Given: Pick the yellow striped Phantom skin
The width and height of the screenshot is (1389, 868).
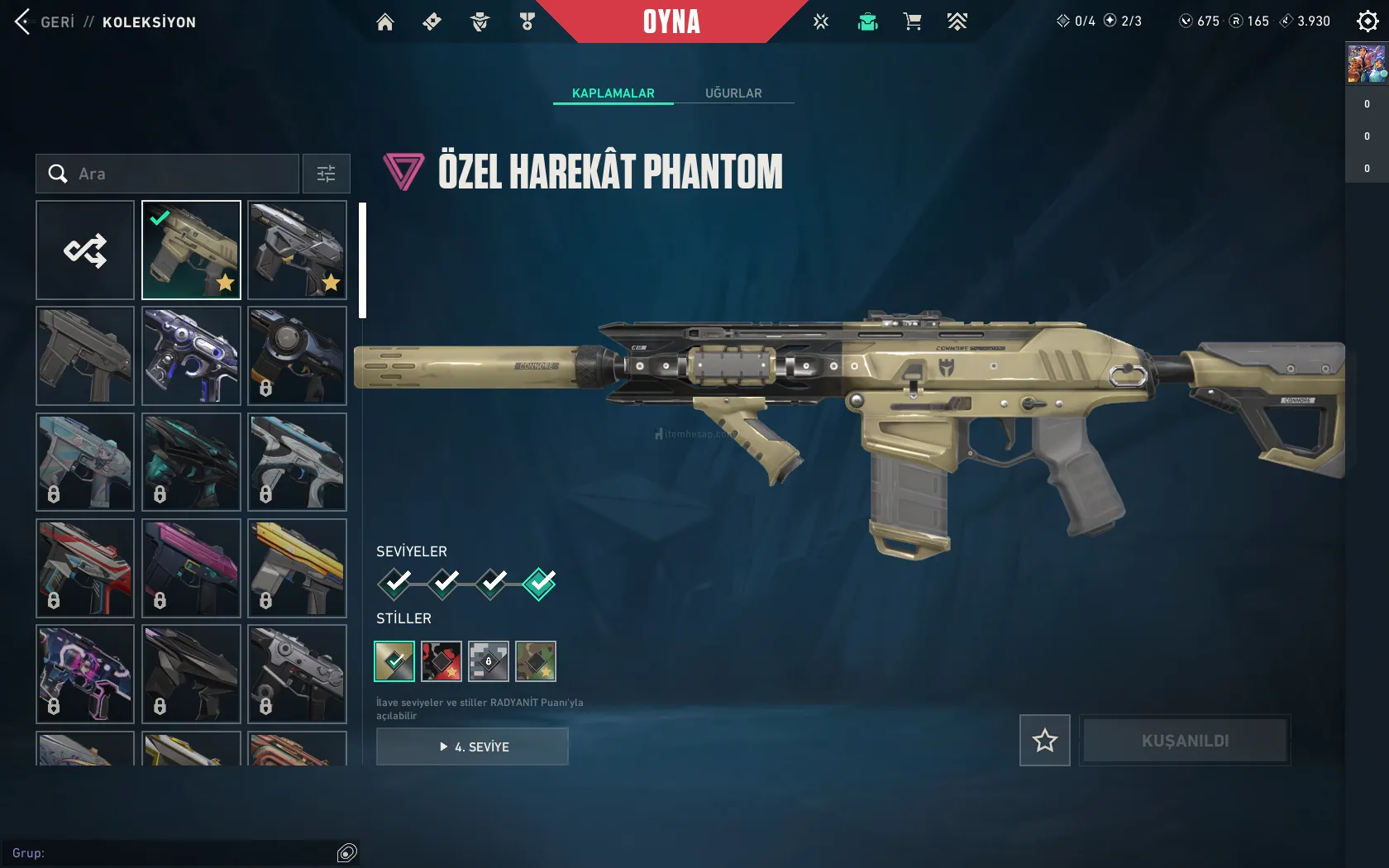Looking at the screenshot, I should coord(297,568).
